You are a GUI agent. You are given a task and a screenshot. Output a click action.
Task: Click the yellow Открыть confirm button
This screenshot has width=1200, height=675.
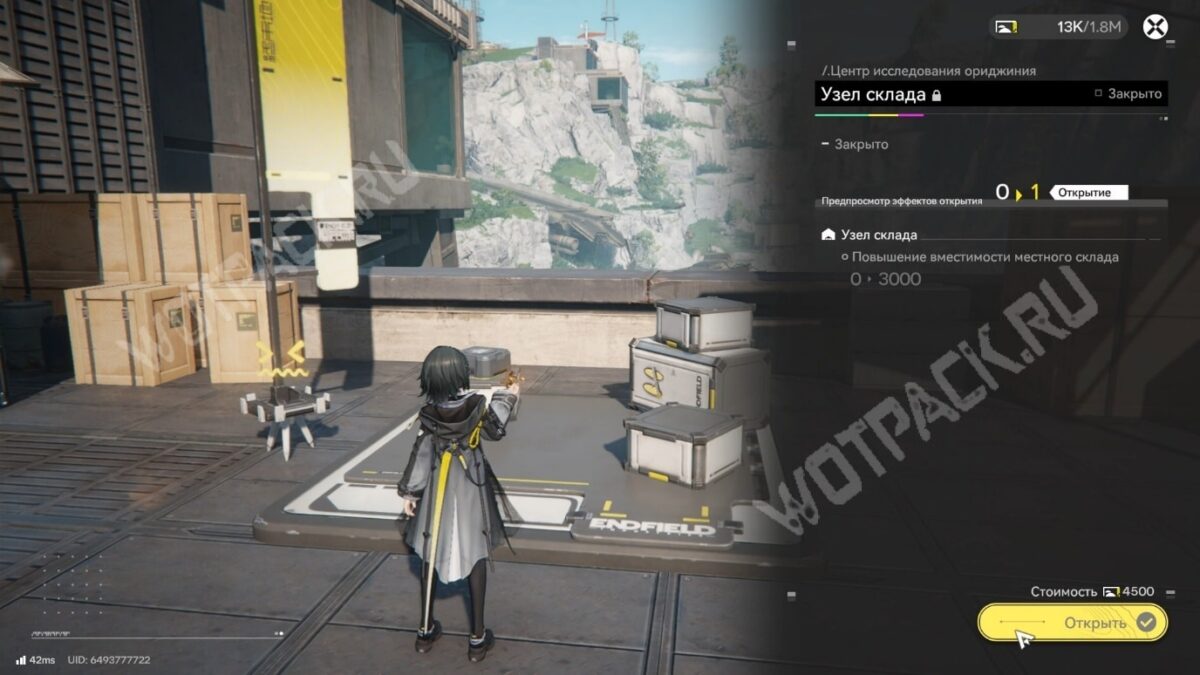(1072, 622)
